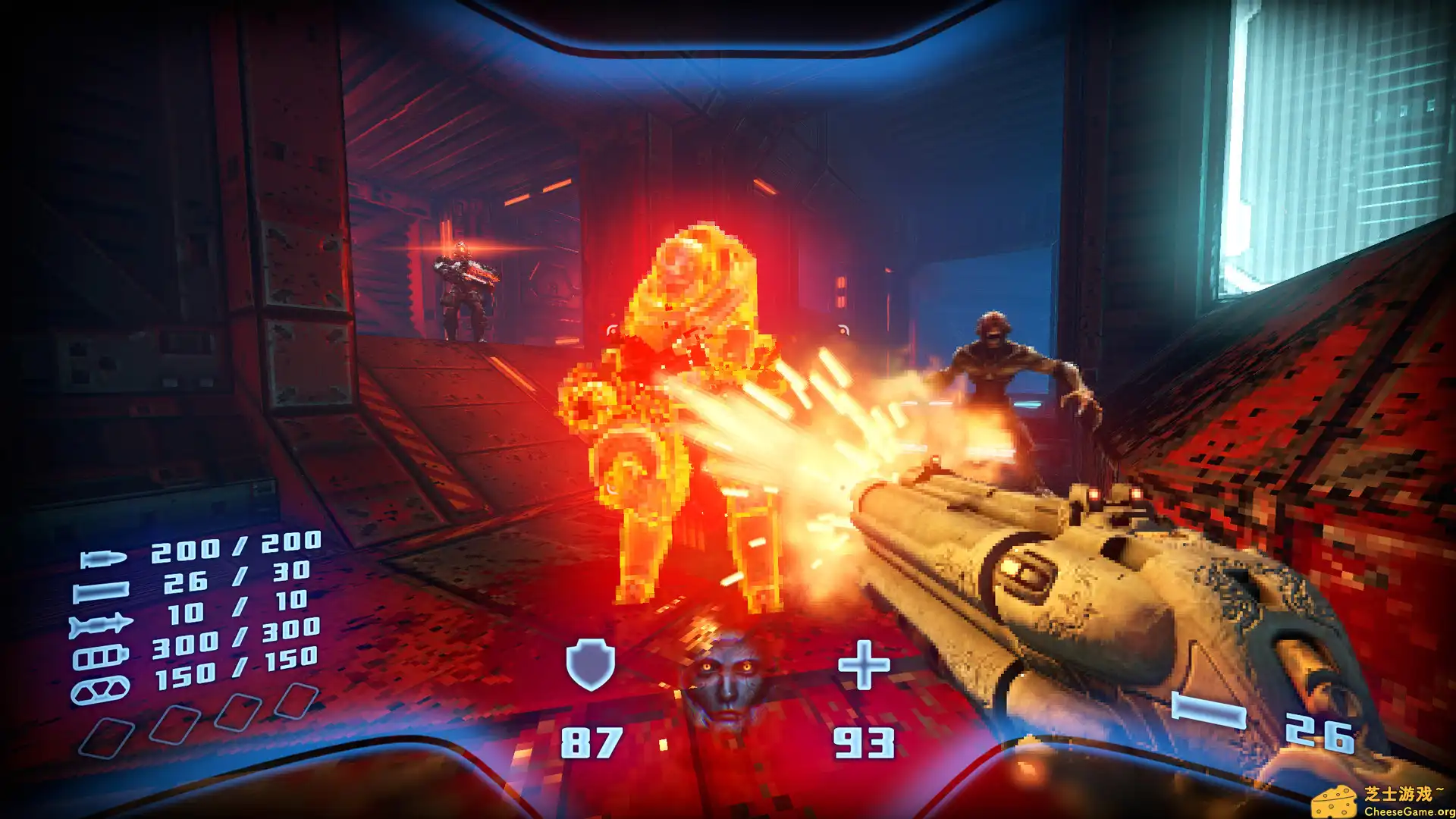Select the shotgun shell ammo icon
The width and height of the screenshot is (1456, 819).
tap(101, 591)
